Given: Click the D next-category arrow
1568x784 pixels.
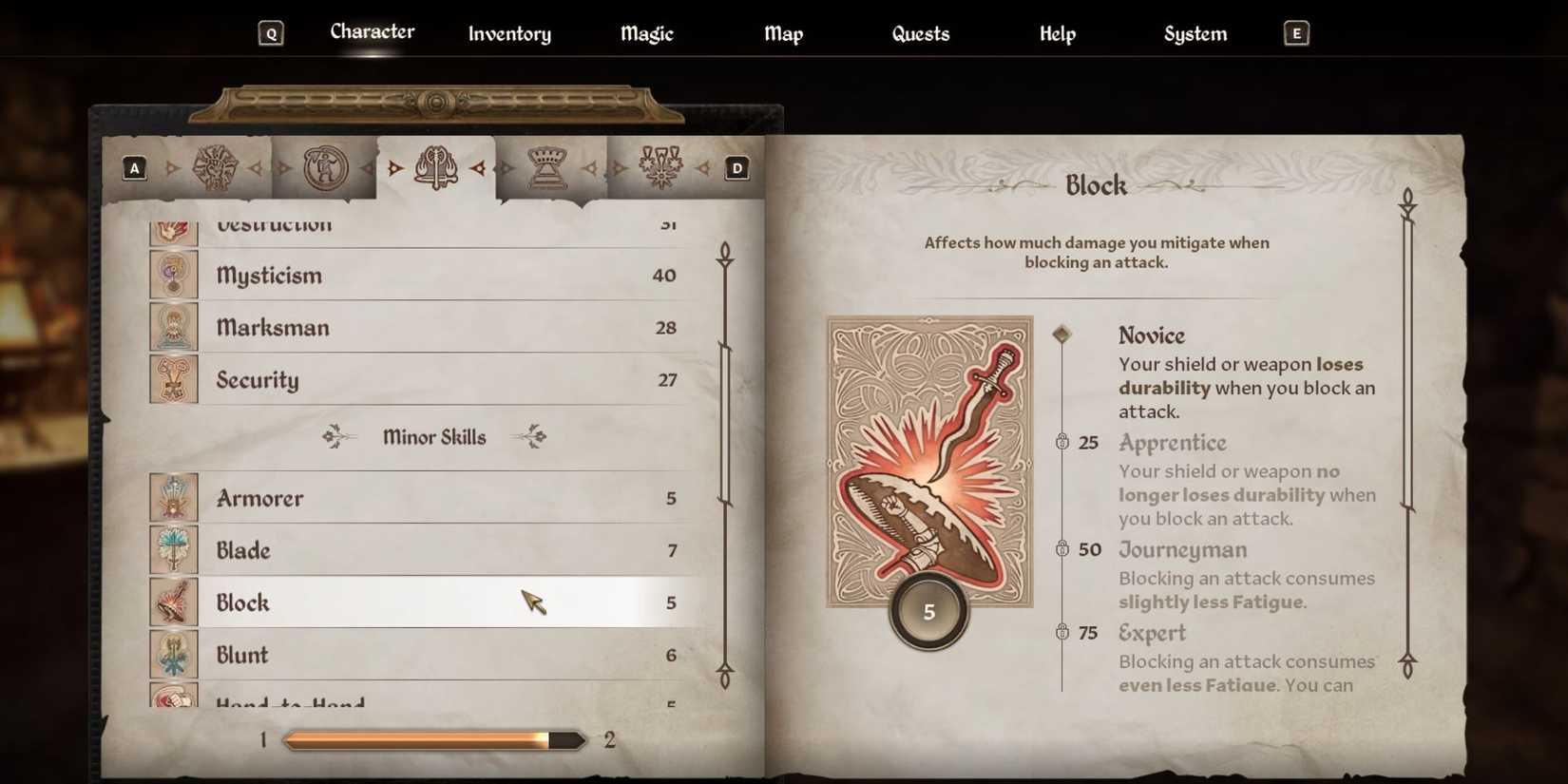Looking at the screenshot, I should (x=736, y=167).
